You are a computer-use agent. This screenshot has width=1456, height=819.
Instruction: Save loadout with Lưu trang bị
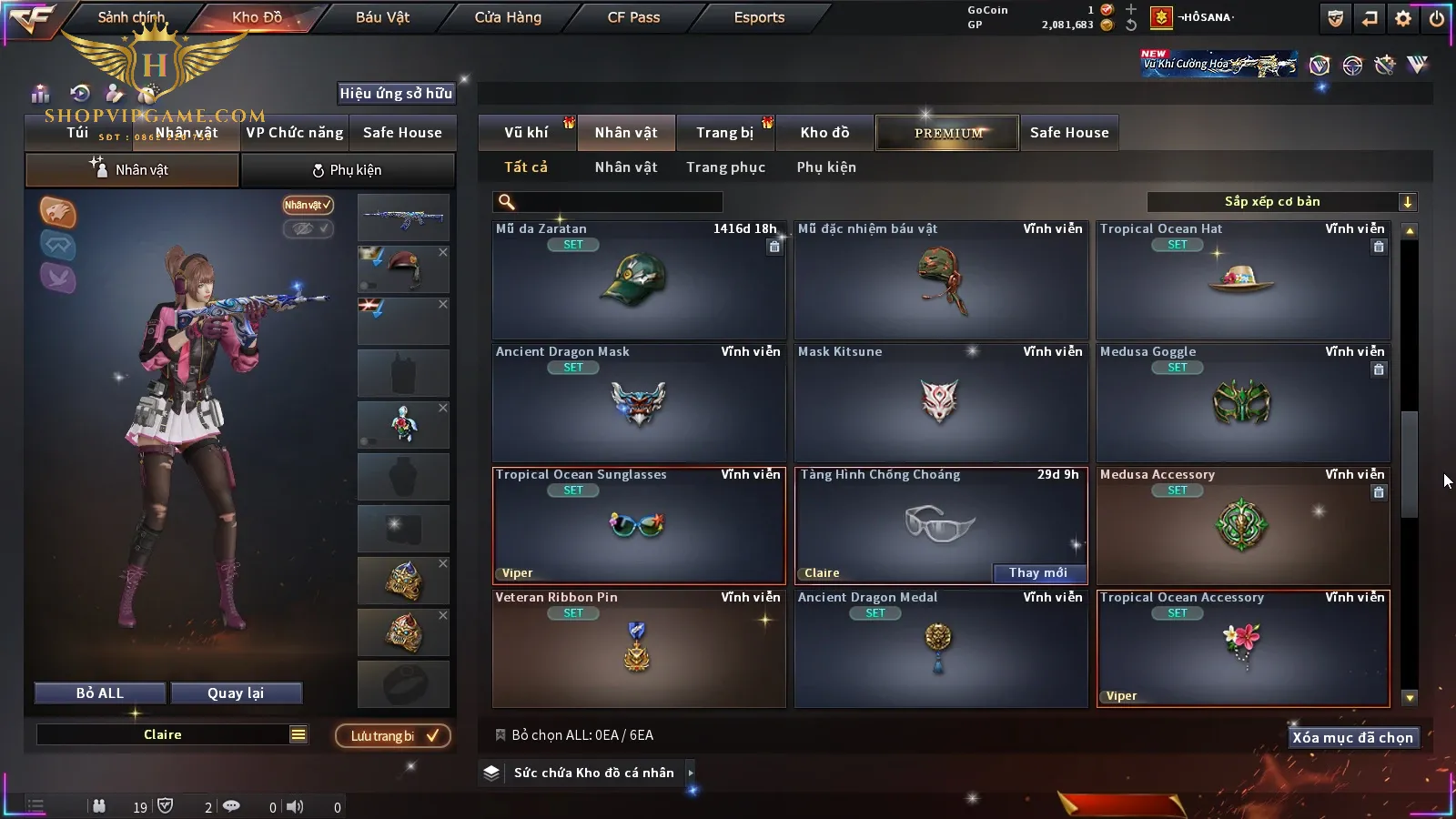pyautogui.click(x=393, y=736)
